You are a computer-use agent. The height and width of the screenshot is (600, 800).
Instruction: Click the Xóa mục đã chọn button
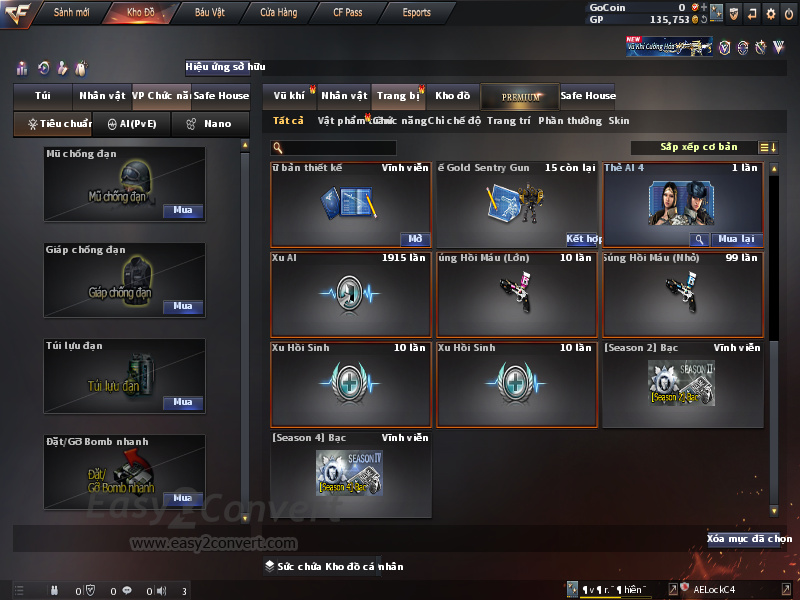point(743,539)
